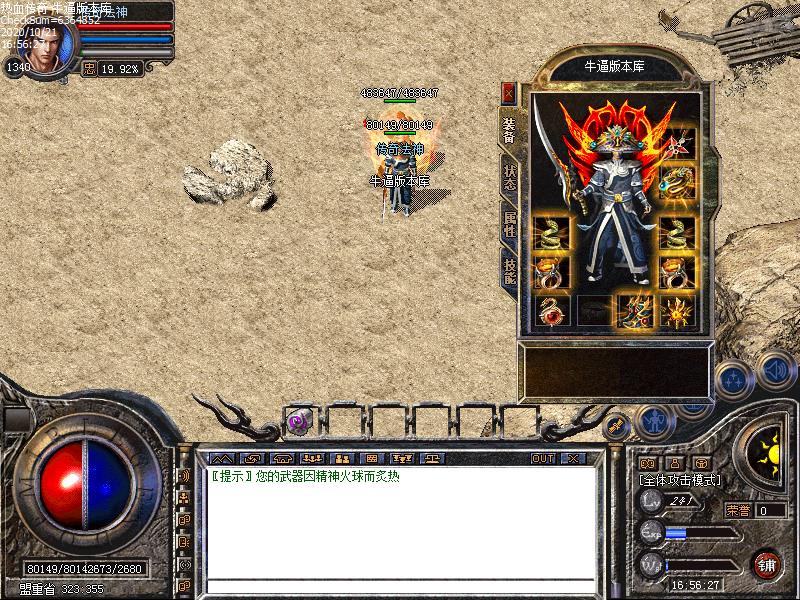Select the golden sun charm slot

677,310
